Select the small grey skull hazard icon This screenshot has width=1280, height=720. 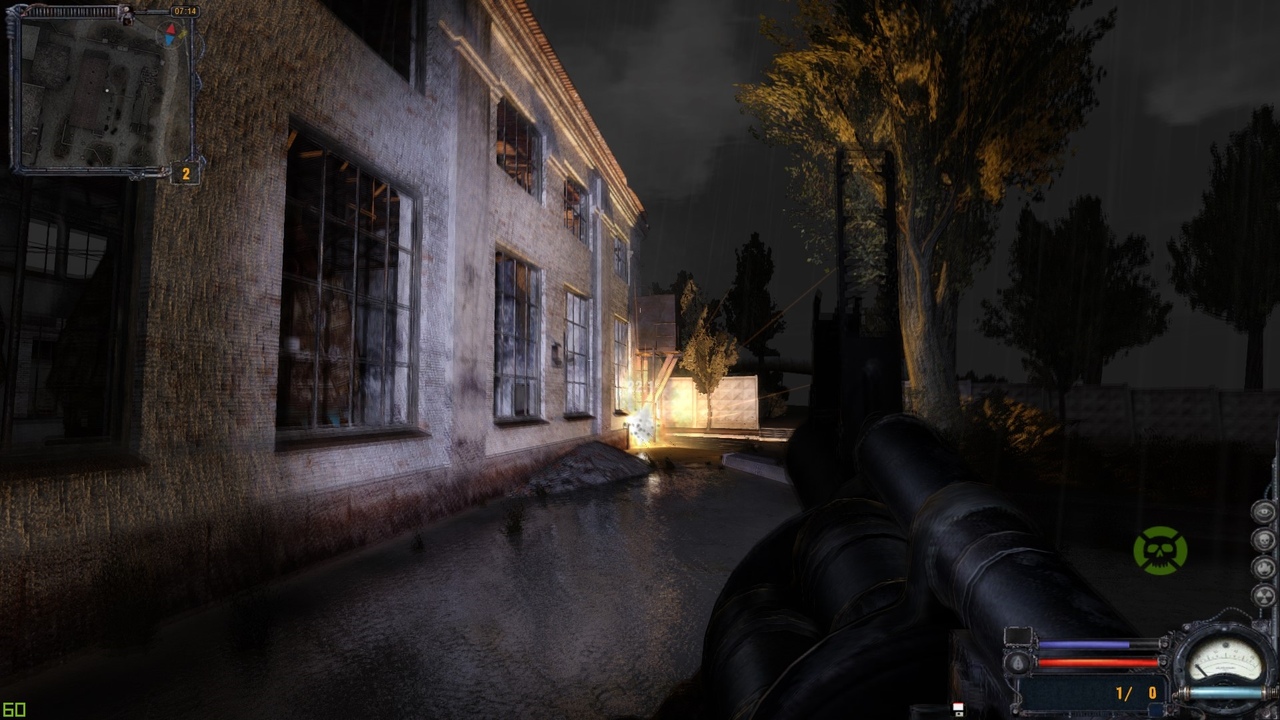coord(1265,541)
